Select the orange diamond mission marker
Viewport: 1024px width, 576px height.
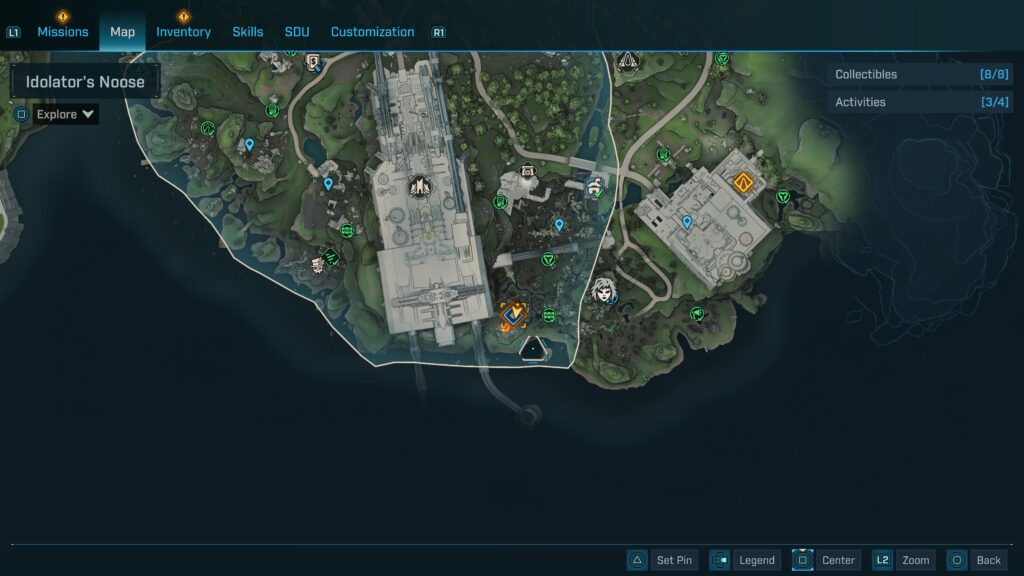click(742, 182)
